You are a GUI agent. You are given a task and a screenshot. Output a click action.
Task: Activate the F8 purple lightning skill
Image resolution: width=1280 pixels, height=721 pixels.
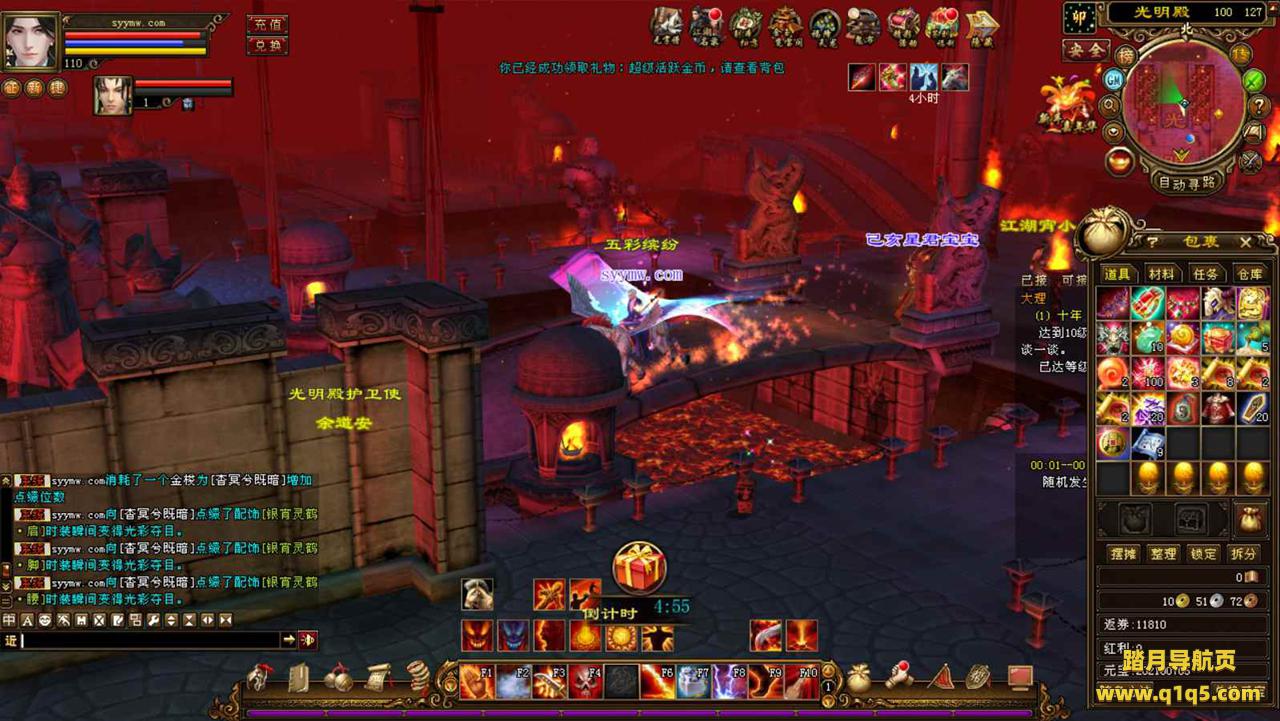coord(729,682)
